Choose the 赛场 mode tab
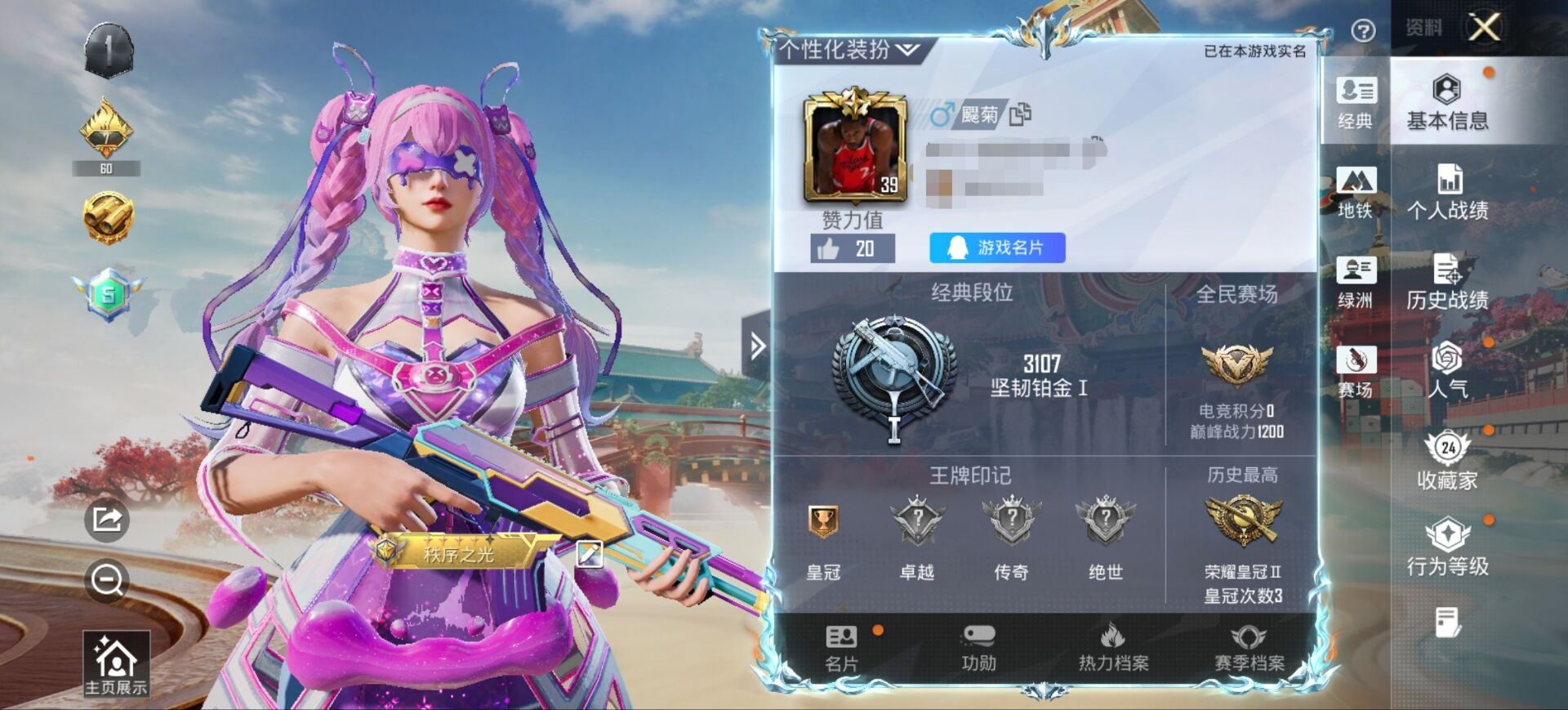 [1356, 372]
